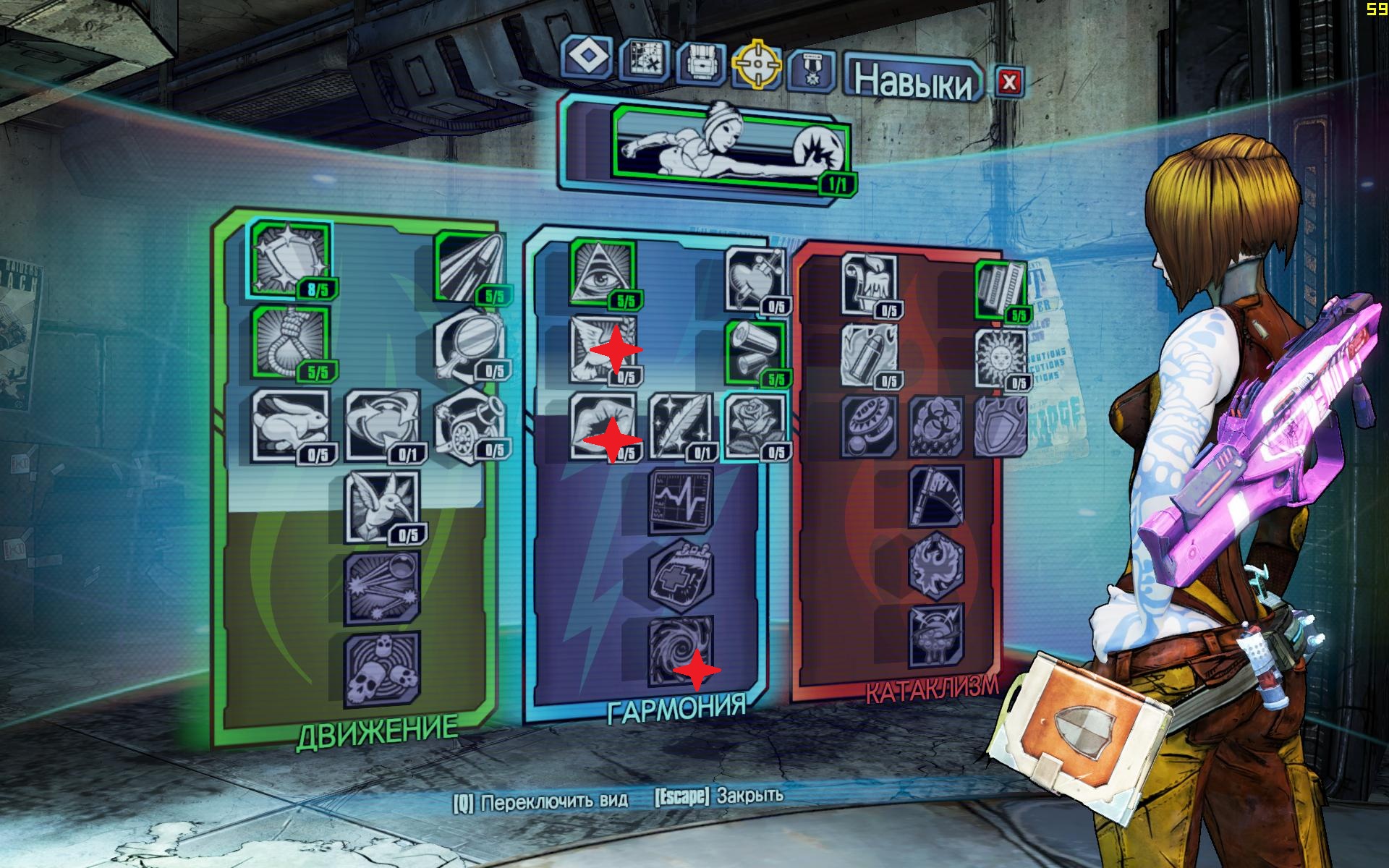The height and width of the screenshot is (868, 1389).
Task: Open the Badass Rank medal tab
Action: [x=811, y=72]
